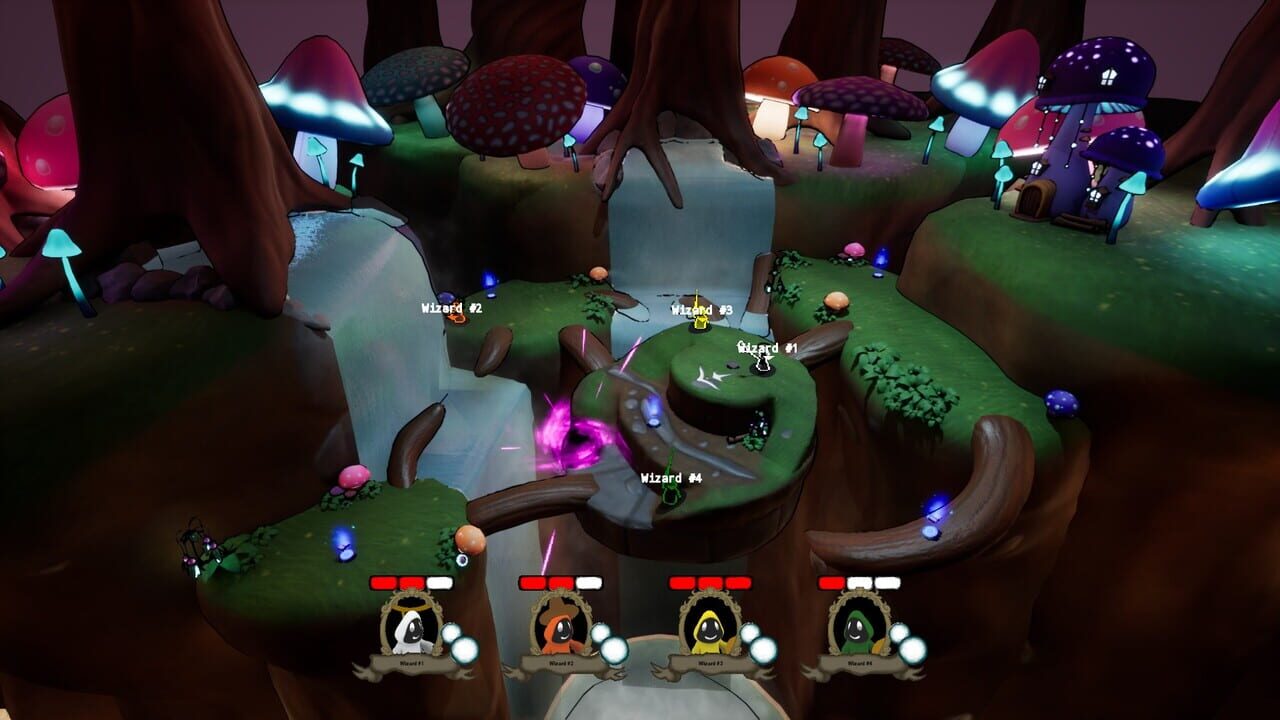1280x720 pixels.
Task: Select Wizard #2 orange wizard portrait
Action: [558, 632]
